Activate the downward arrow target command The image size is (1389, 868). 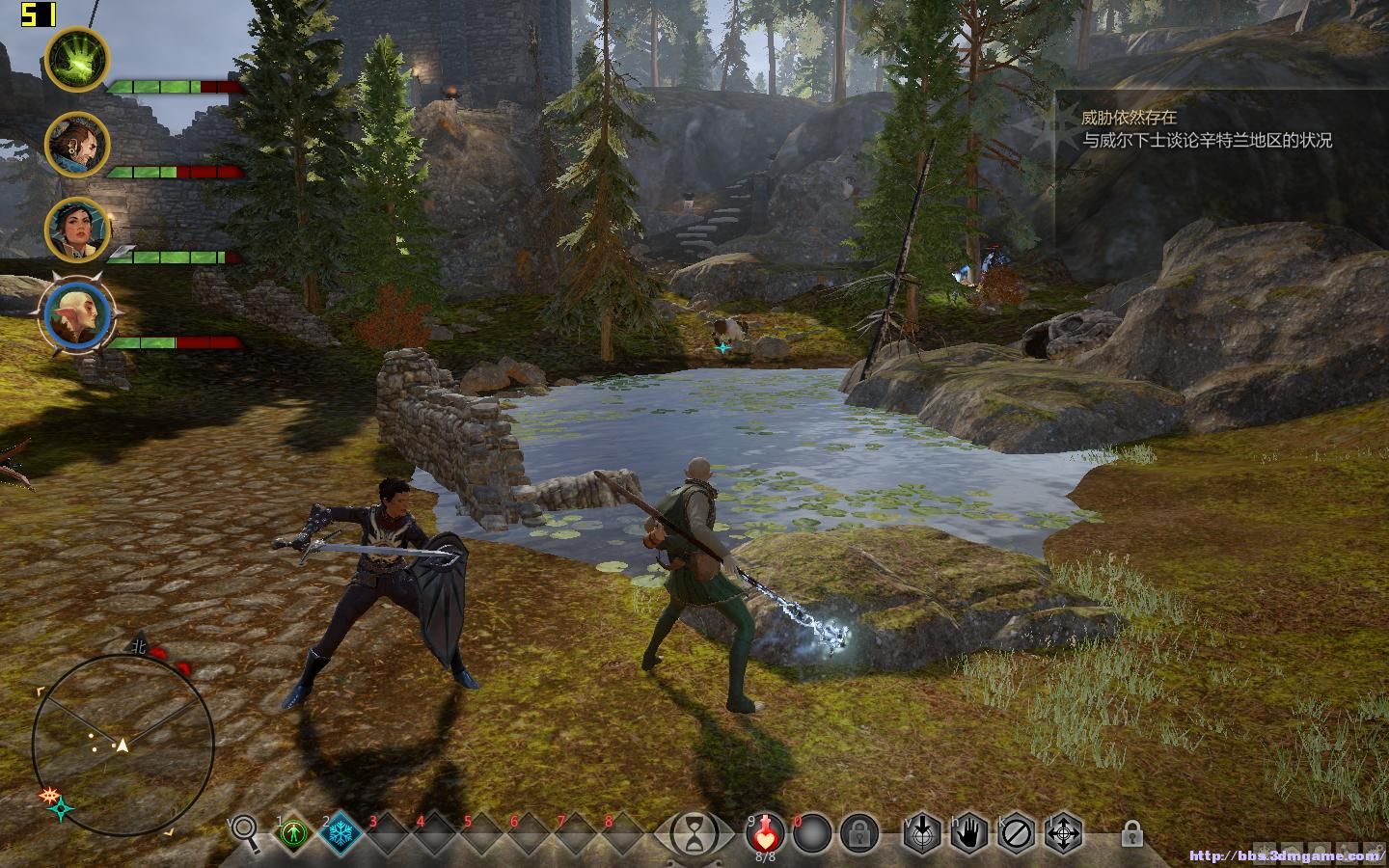tap(922, 832)
